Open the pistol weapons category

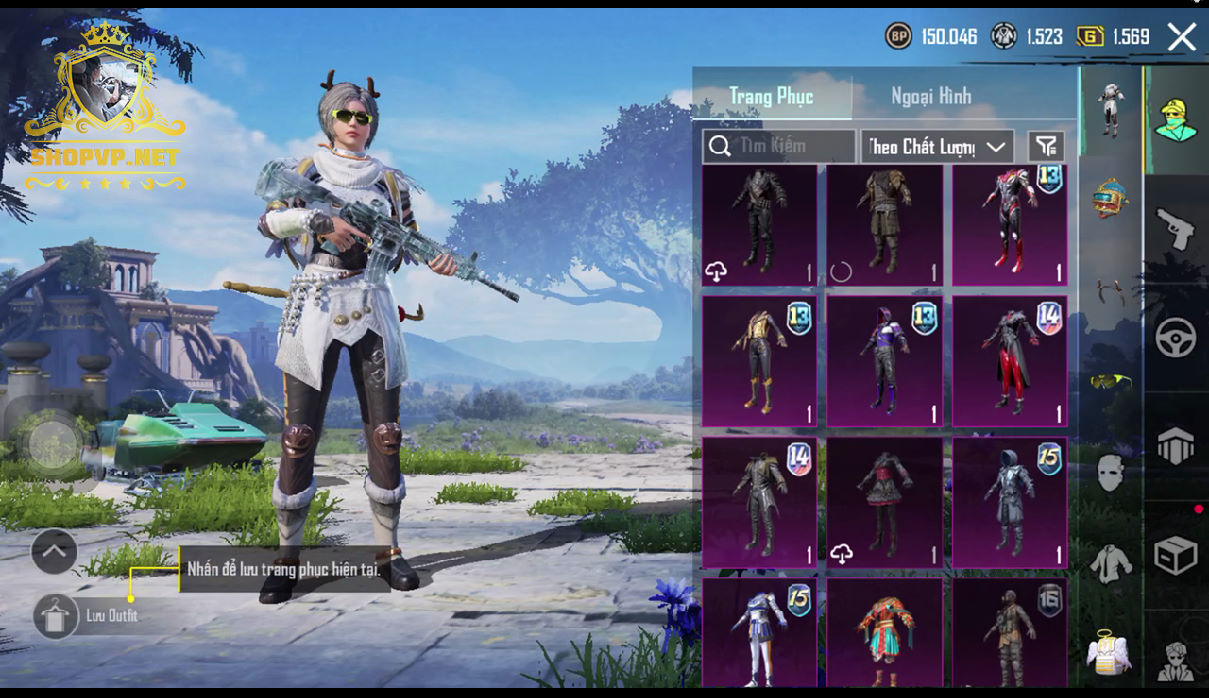1176,229
